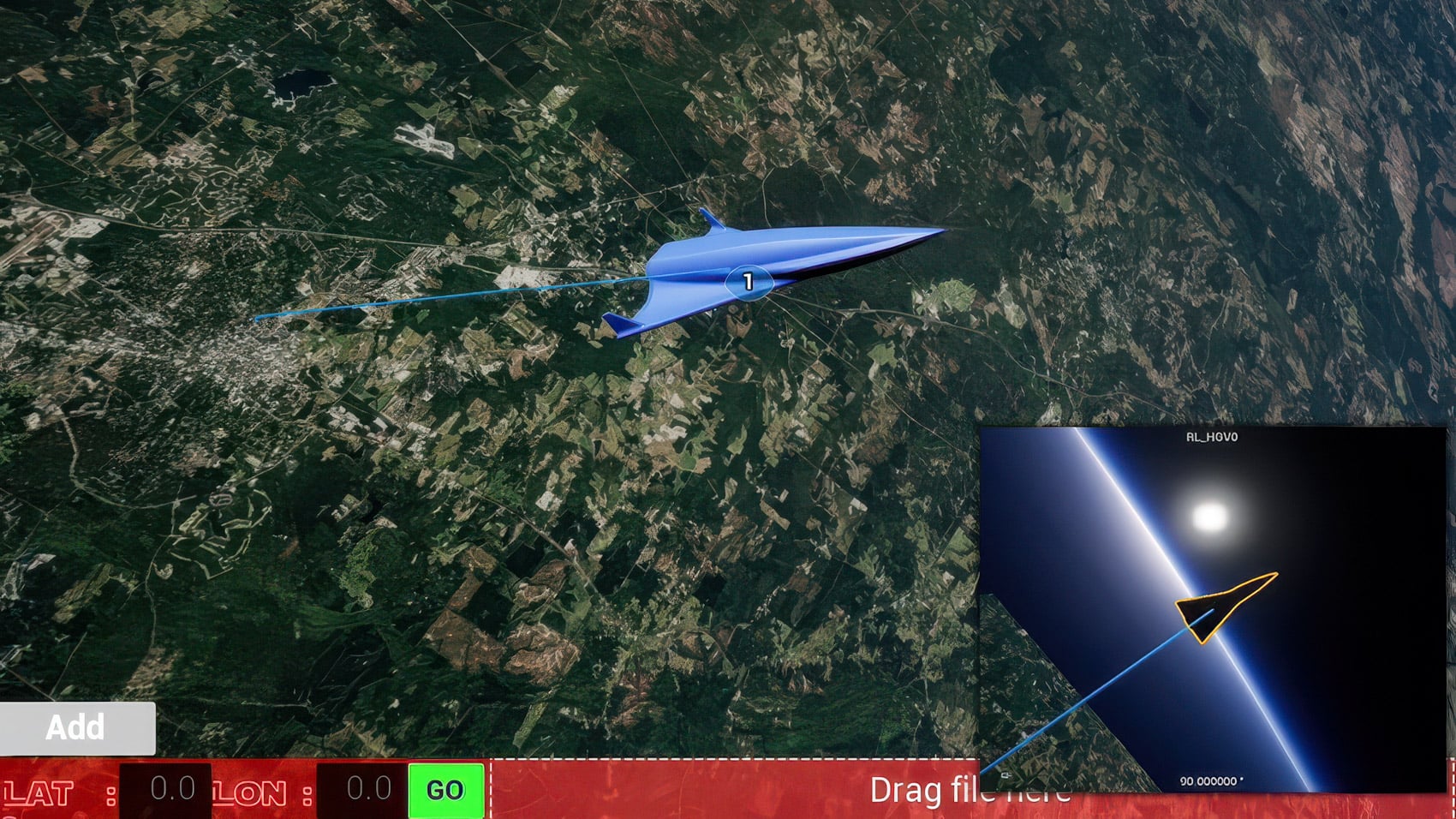1456x819 pixels.
Task: Open the RL_HGV0 camera preview window
Action: pos(1212,608)
